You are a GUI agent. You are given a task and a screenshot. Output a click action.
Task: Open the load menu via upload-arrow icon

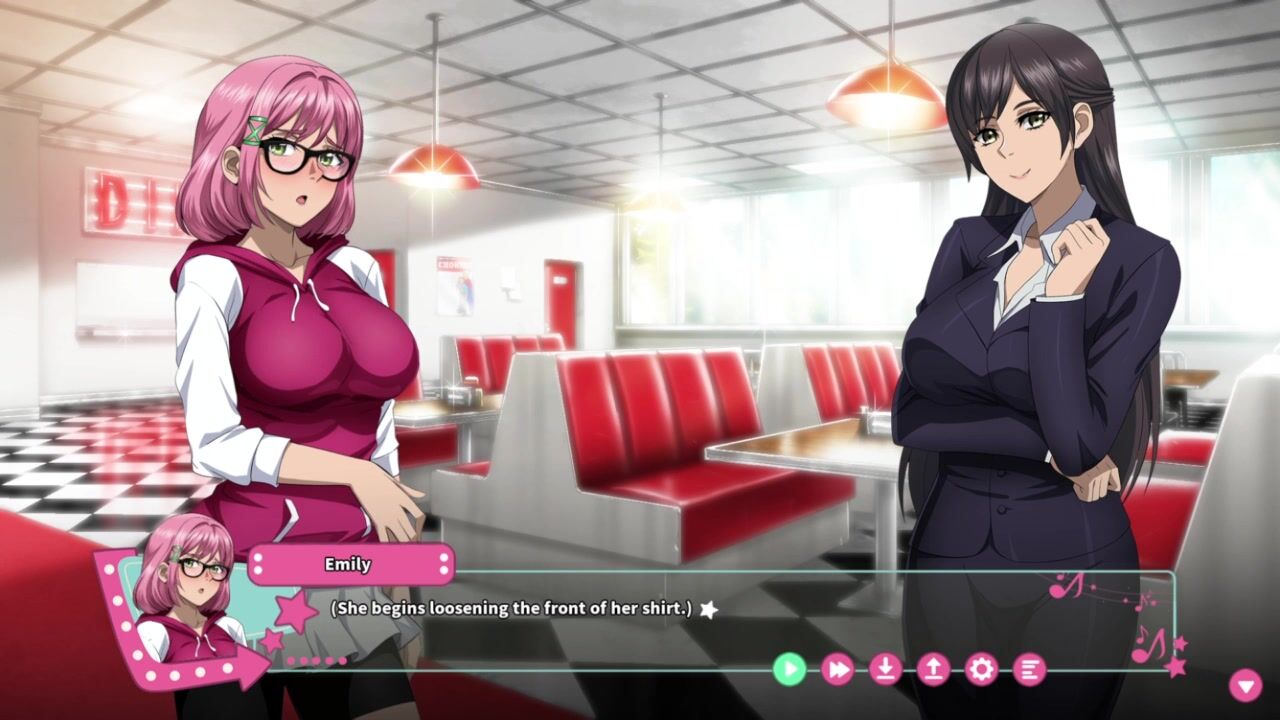click(933, 669)
